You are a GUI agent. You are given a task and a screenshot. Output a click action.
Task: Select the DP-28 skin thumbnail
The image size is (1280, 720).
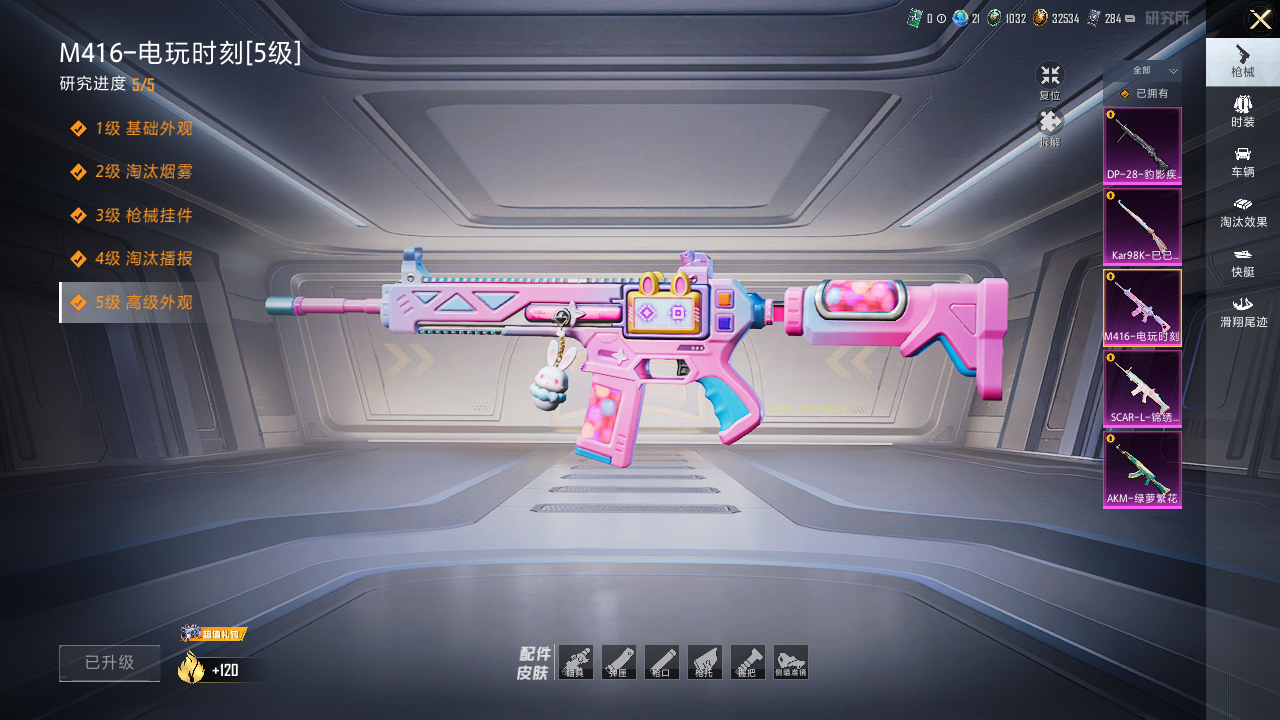click(1142, 146)
